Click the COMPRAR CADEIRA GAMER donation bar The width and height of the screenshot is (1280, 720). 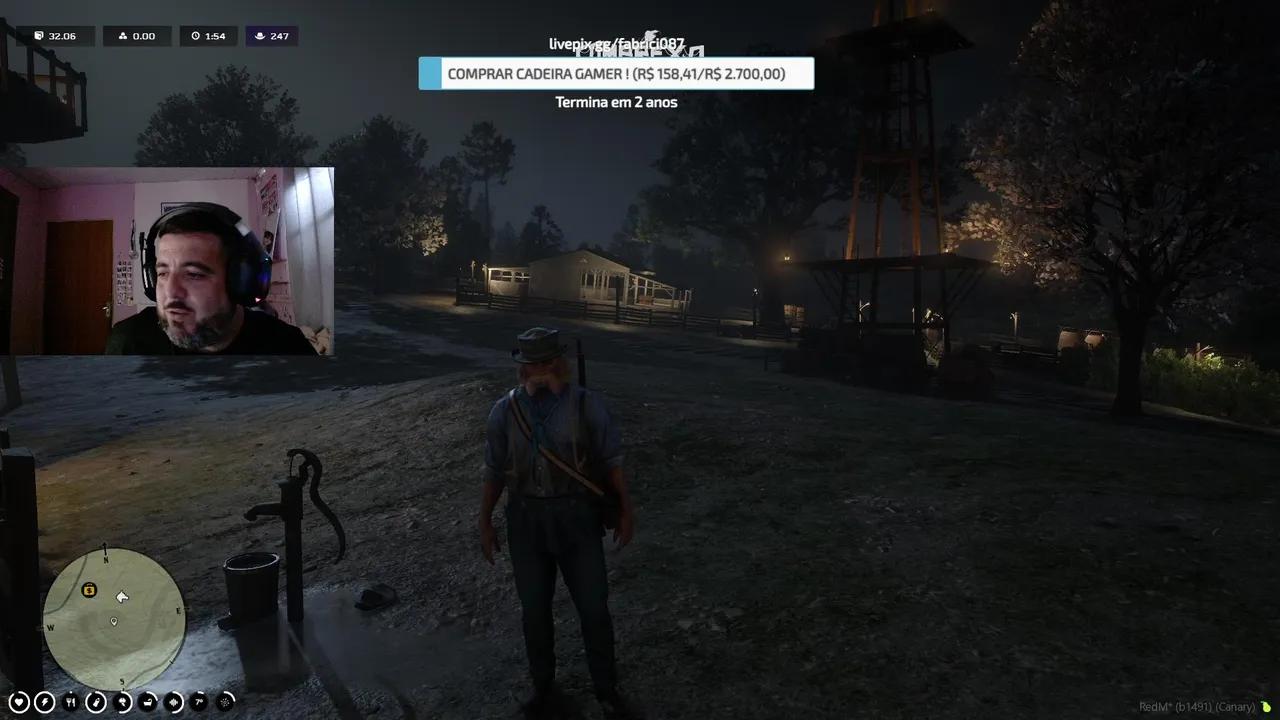(x=616, y=73)
